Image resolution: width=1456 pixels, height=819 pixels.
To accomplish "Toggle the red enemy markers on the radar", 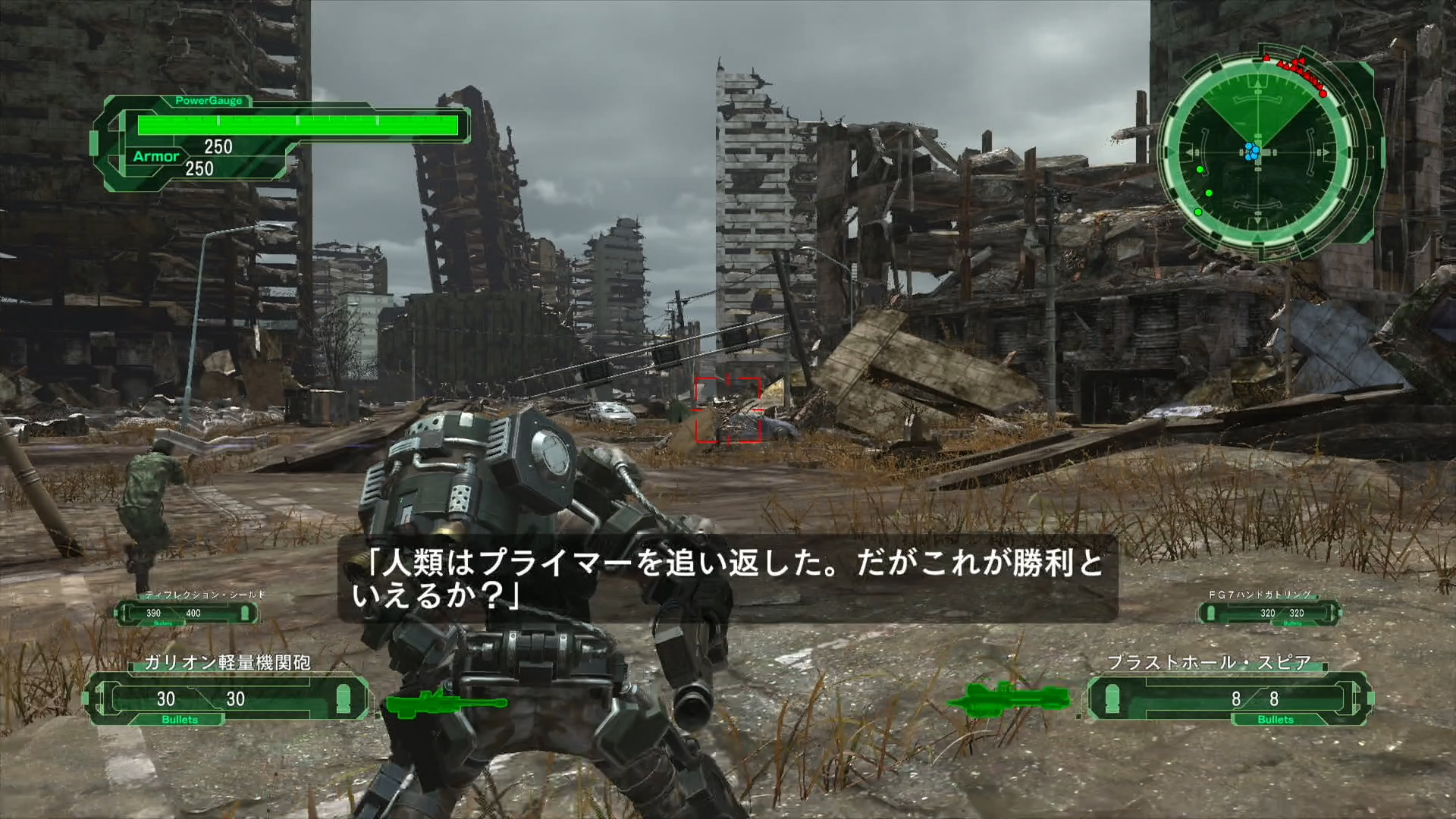I will 1297,72.
